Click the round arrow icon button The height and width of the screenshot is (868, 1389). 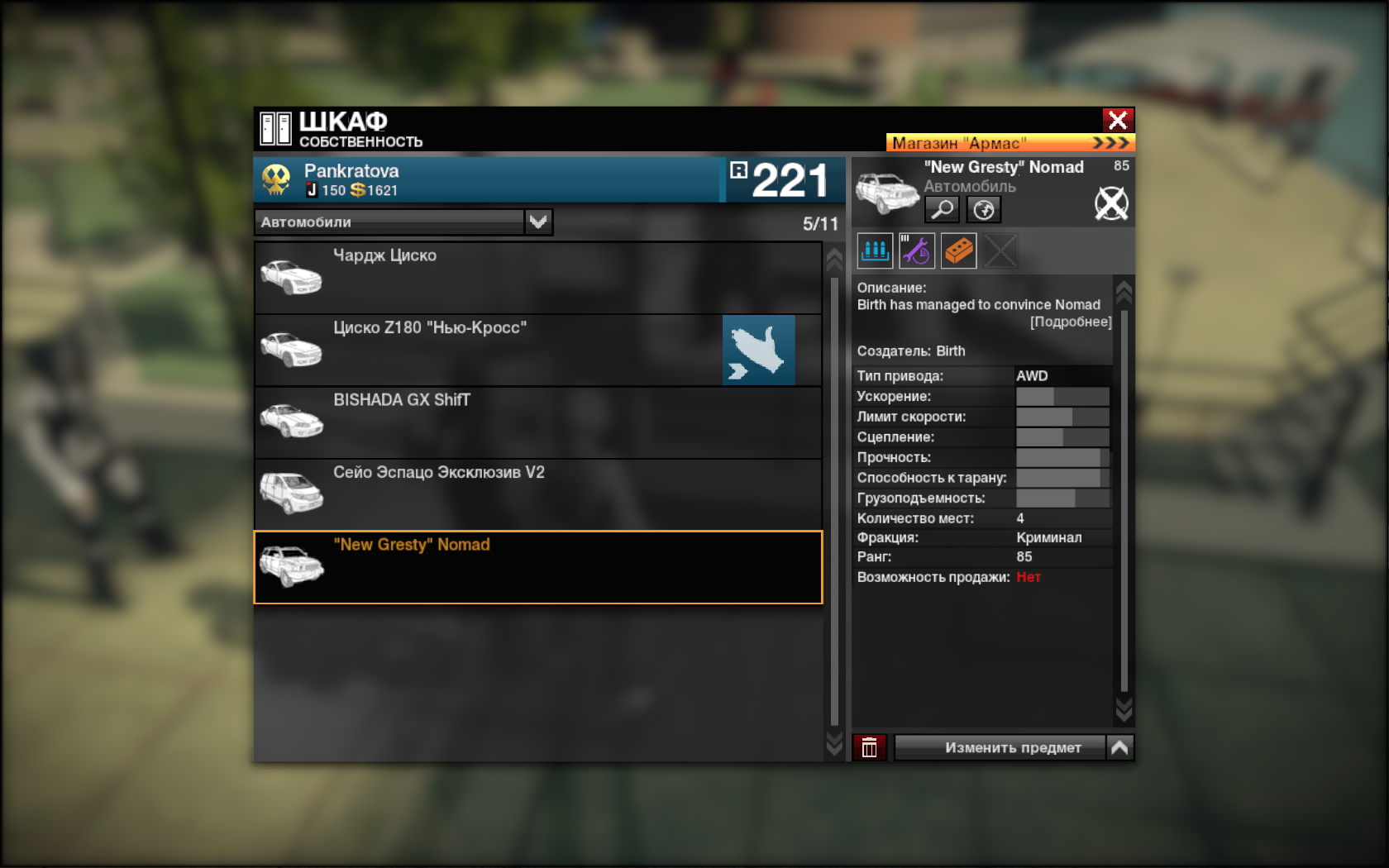coord(984,209)
